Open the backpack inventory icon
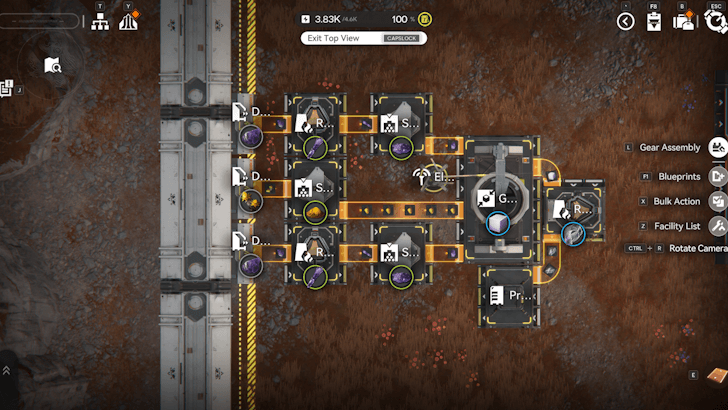This screenshot has height=410, width=728. [685, 21]
